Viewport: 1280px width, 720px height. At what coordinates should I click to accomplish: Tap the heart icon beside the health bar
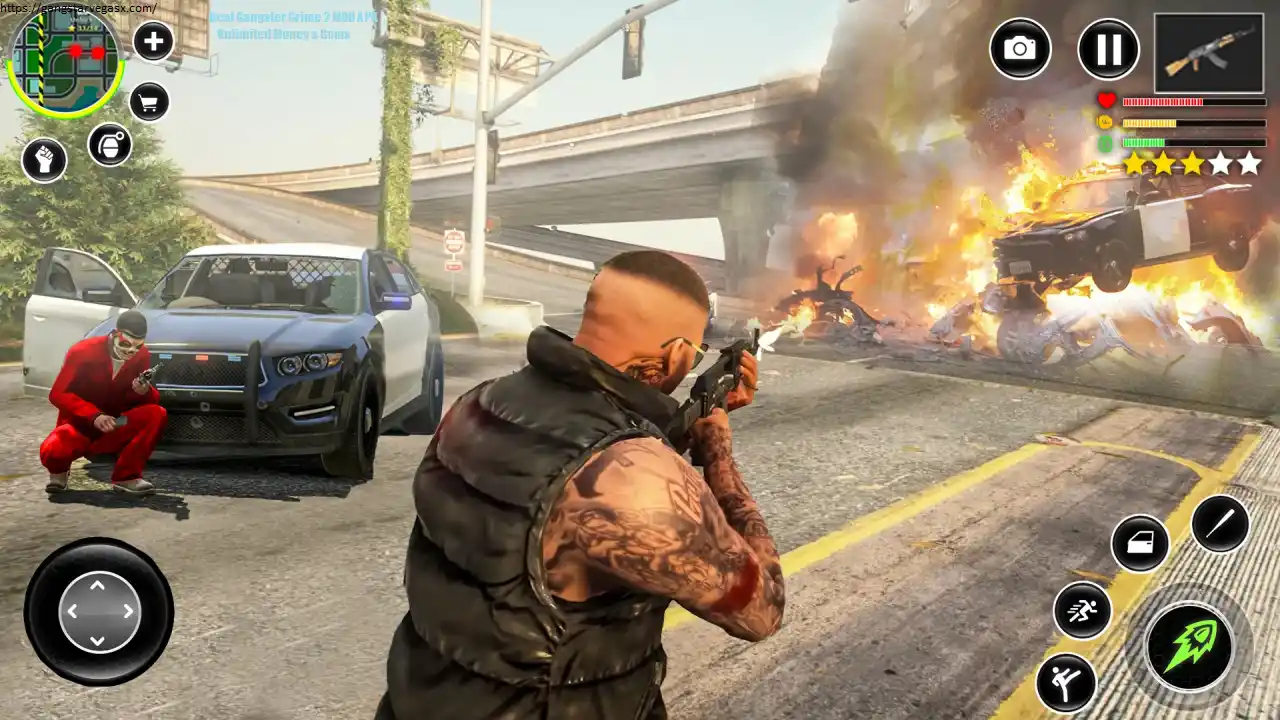tap(1106, 100)
